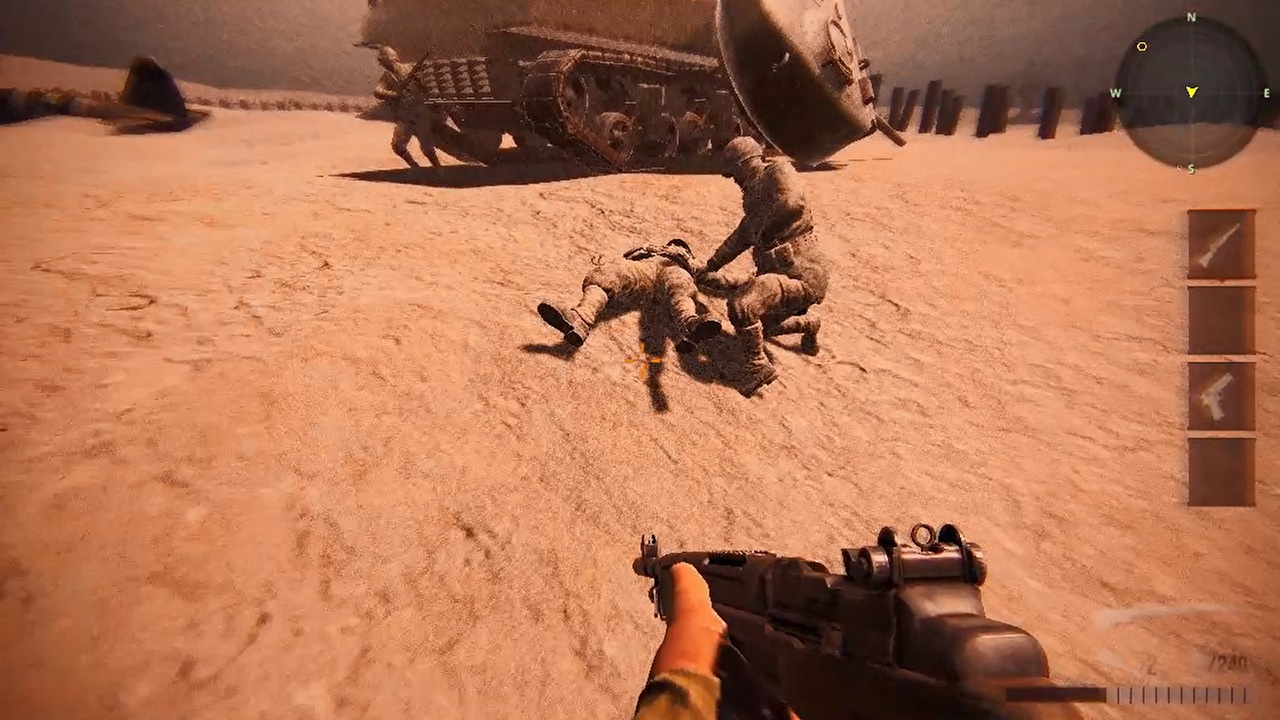Screen dimensions: 1280x720
Task: Select the pistol inventory slot
Action: (x=1222, y=395)
